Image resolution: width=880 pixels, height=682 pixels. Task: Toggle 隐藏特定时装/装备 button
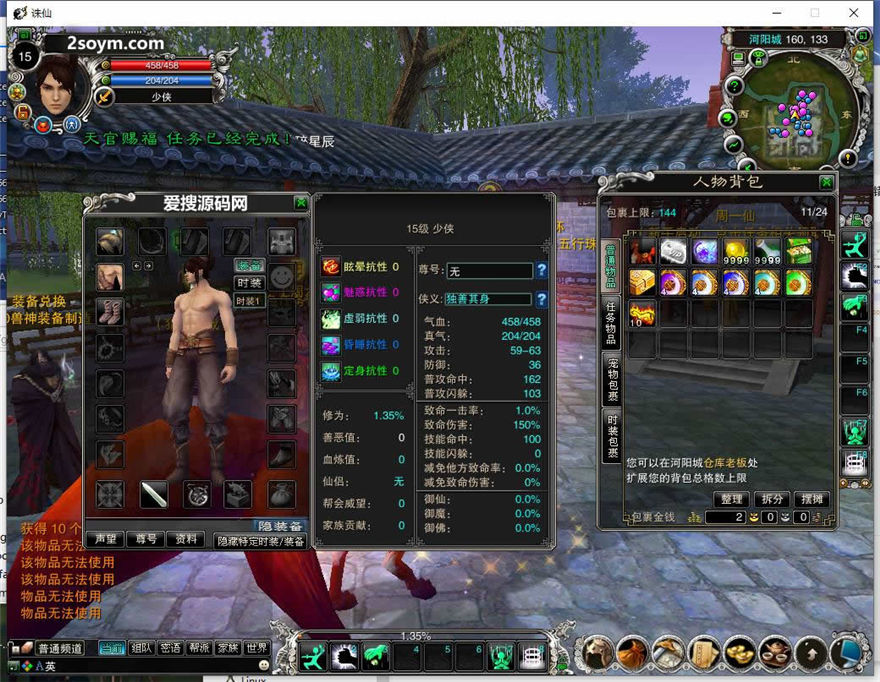[259, 540]
